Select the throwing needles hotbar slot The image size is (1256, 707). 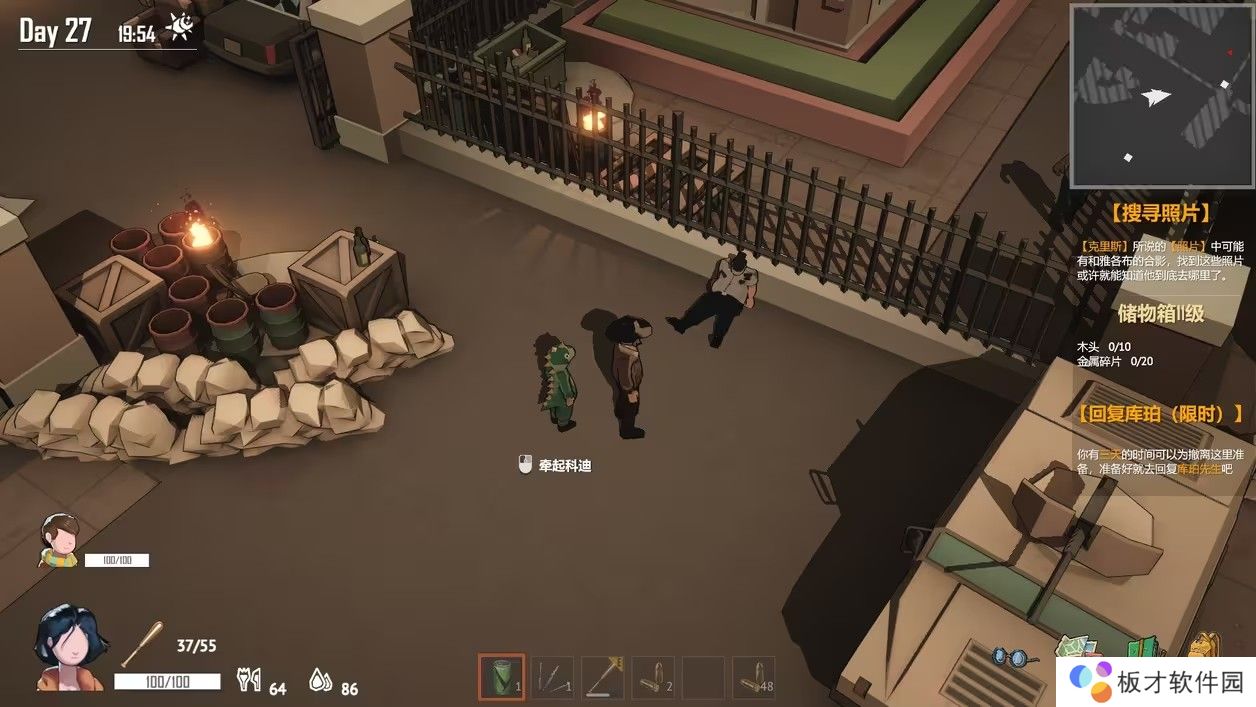[552, 677]
